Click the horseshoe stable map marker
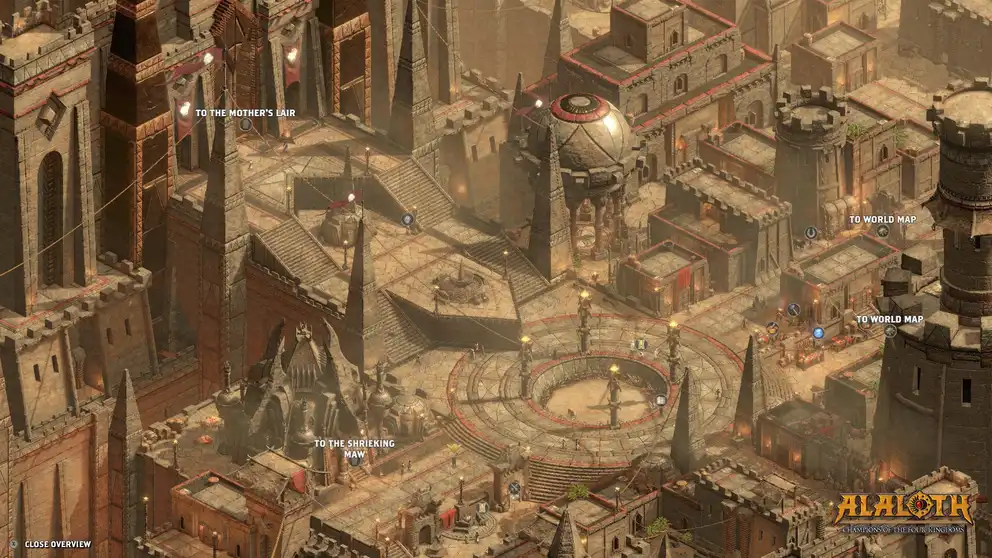The width and height of the screenshot is (992, 558). click(x=811, y=232)
